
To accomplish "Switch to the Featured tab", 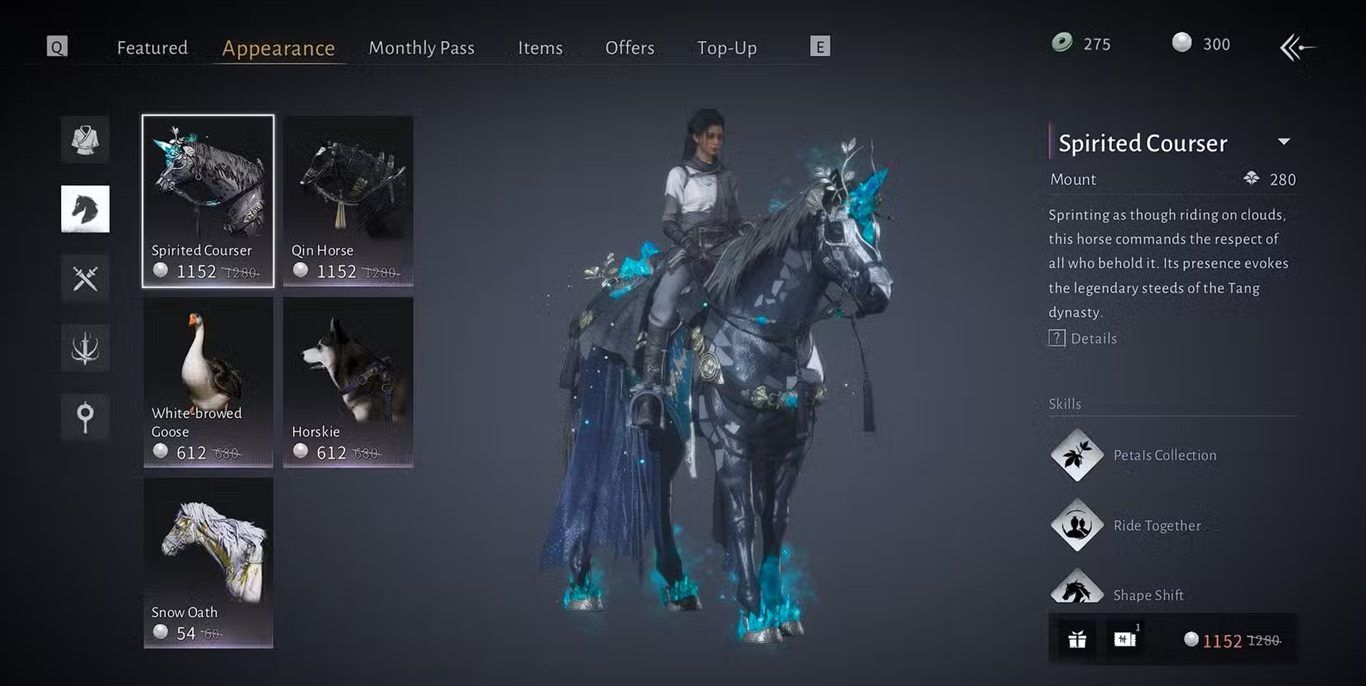I will coord(152,48).
